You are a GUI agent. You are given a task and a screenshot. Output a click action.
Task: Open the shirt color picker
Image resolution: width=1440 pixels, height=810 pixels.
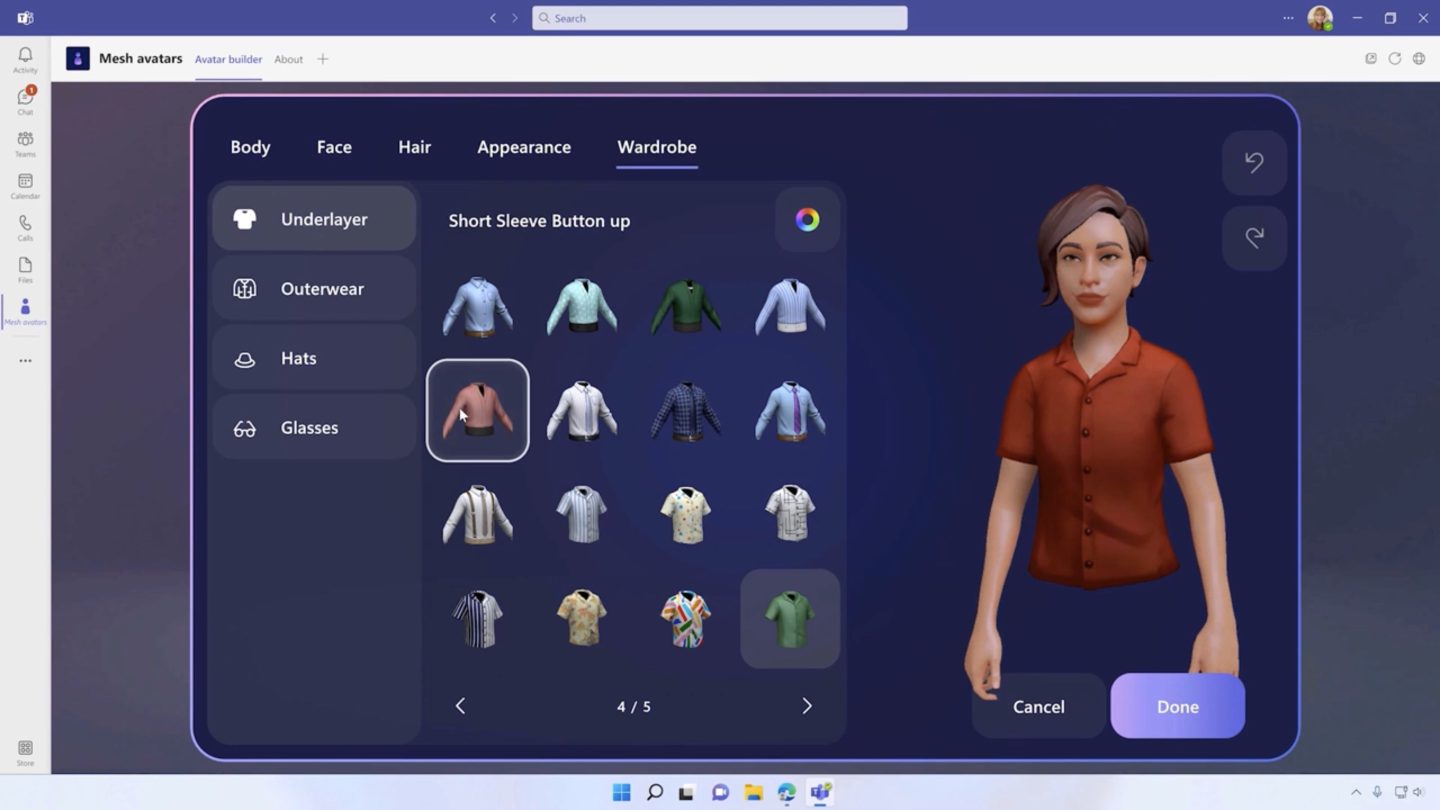point(807,220)
